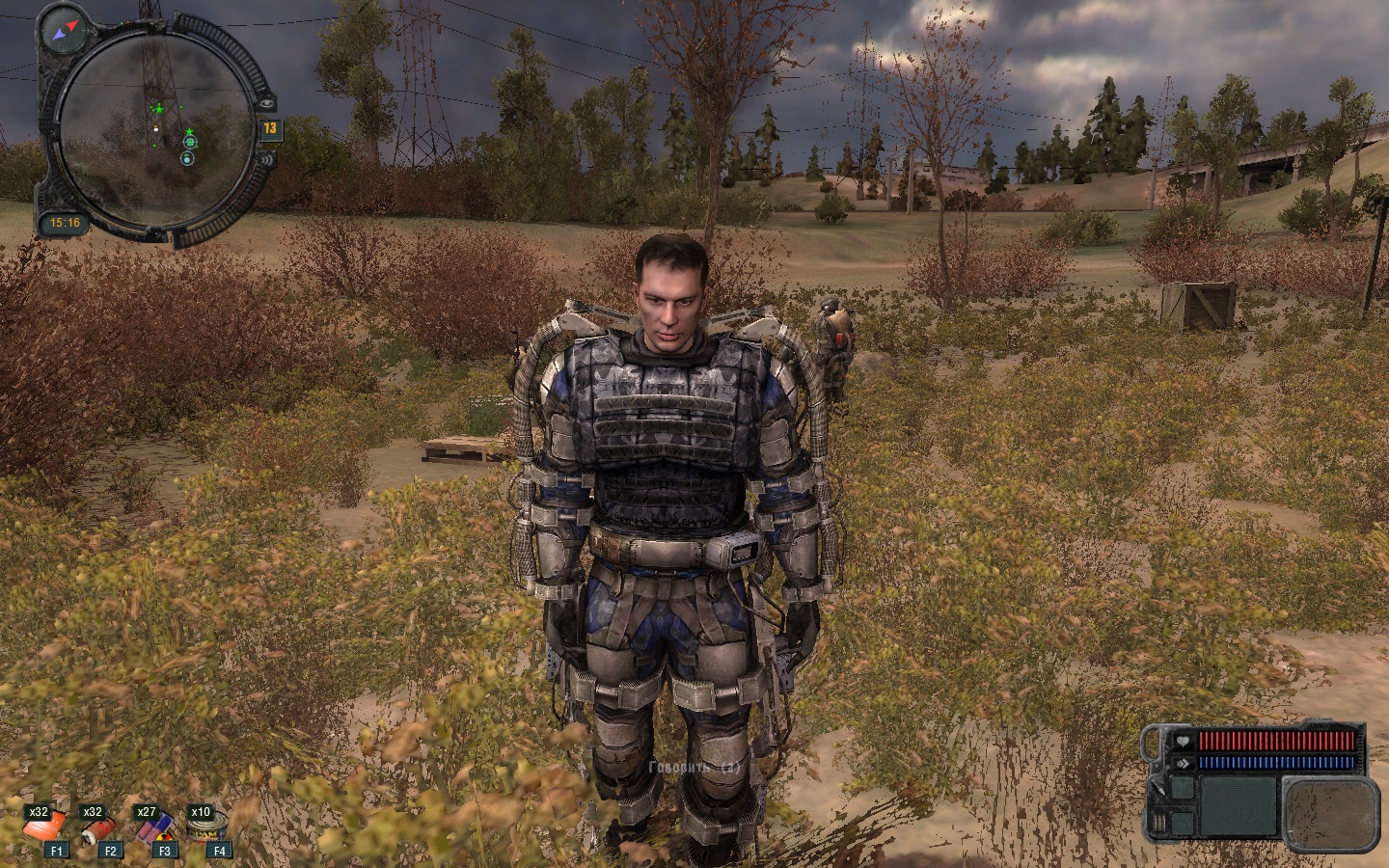The width and height of the screenshot is (1389, 868).
Task: Eat the canned food quick slot item
Action: [205, 828]
